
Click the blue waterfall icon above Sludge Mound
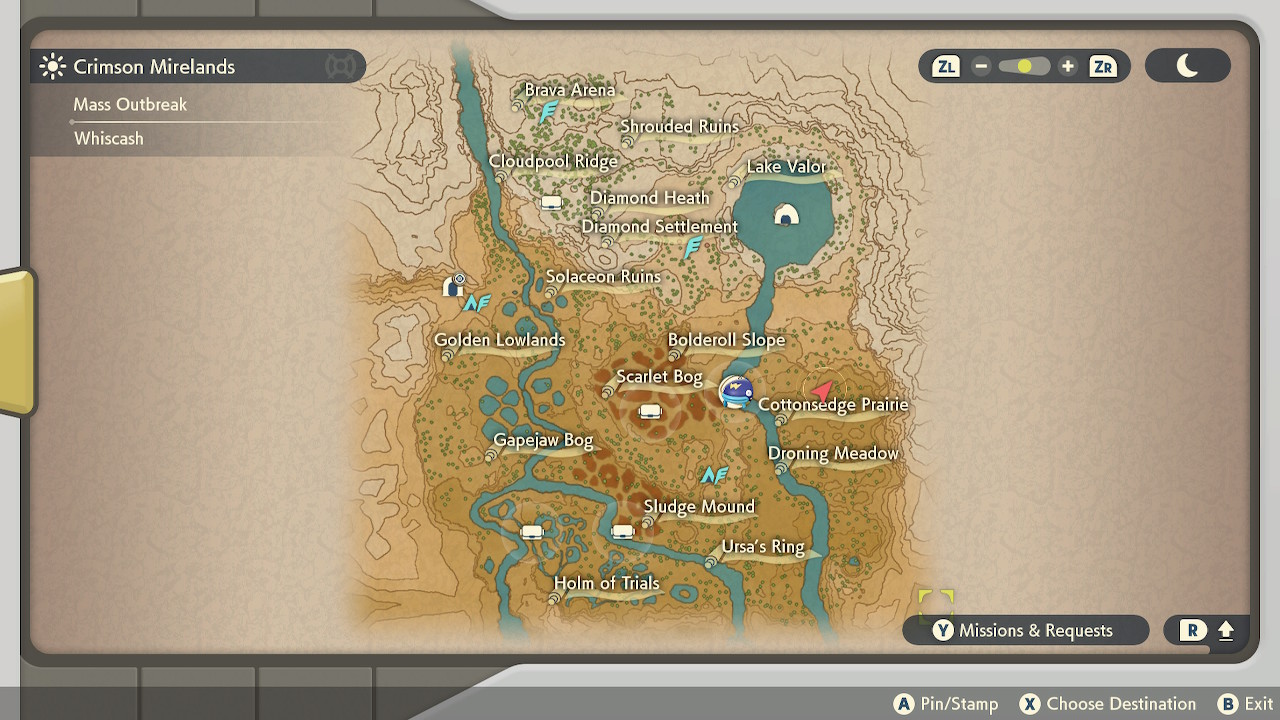pos(714,475)
